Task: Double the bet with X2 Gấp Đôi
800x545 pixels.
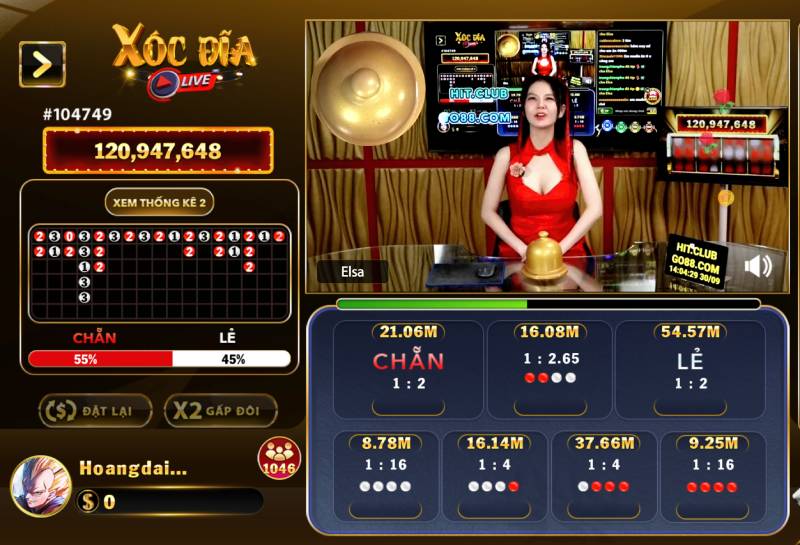Action: 219,410
